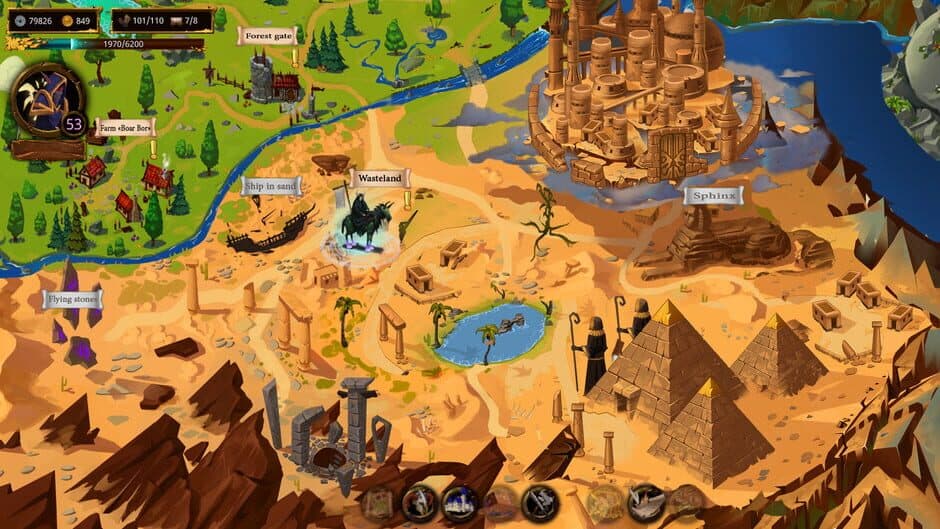The width and height of the screenshot is (940, 529).
Task: Travel to Farm «Boar Bor» label
Action: pos(125,129)
